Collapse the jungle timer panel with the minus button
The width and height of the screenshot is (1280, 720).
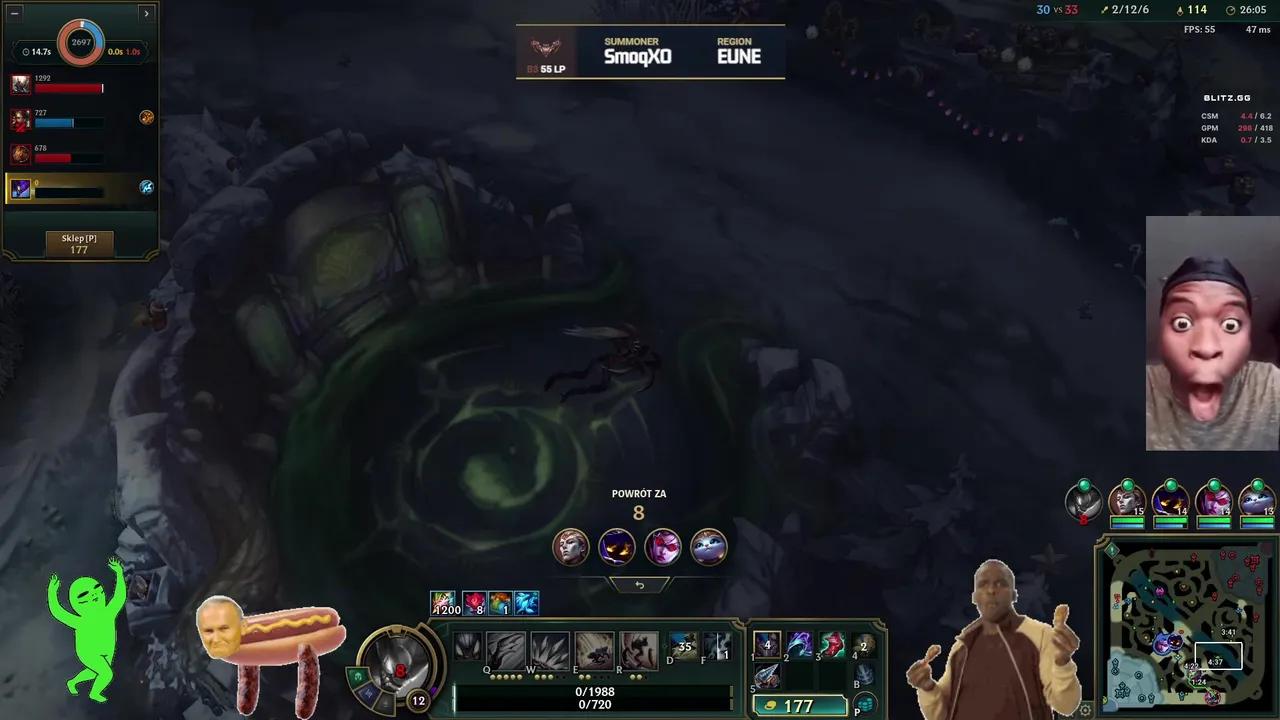(15, 13)
